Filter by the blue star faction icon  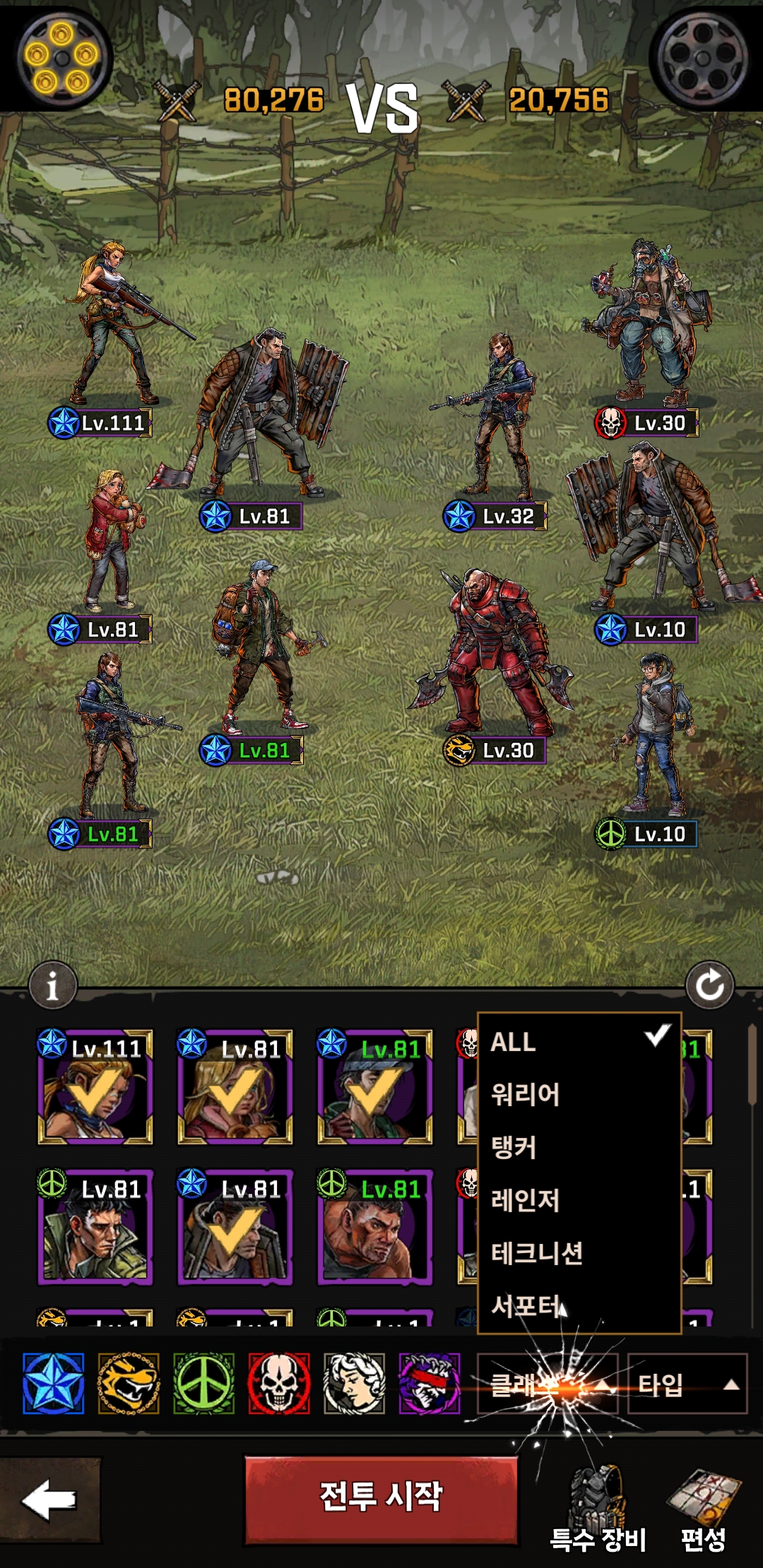(53, 1384)
